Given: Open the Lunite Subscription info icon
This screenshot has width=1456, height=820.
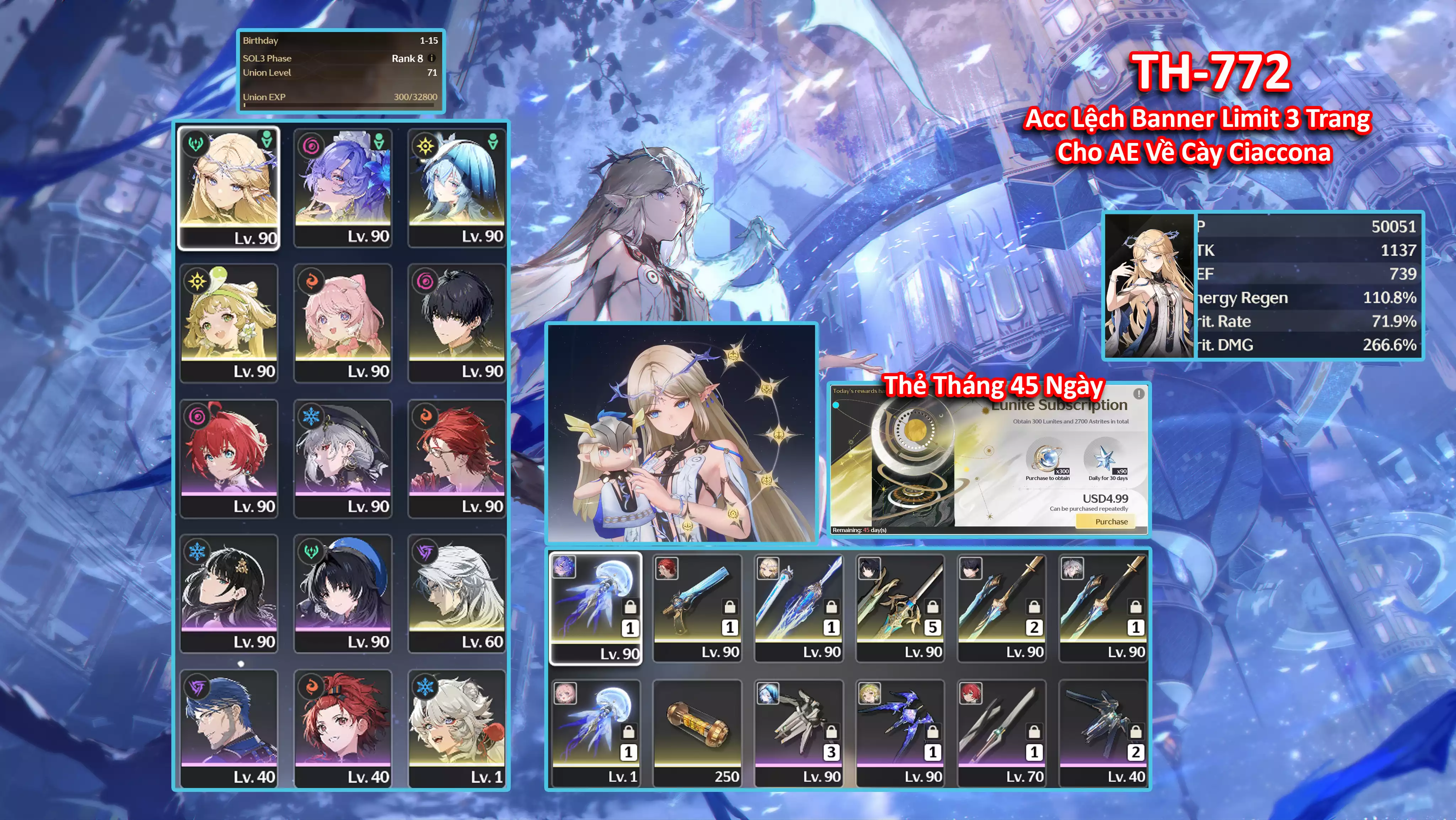Looking at the screenshot, I should [x=1138, y=393].
